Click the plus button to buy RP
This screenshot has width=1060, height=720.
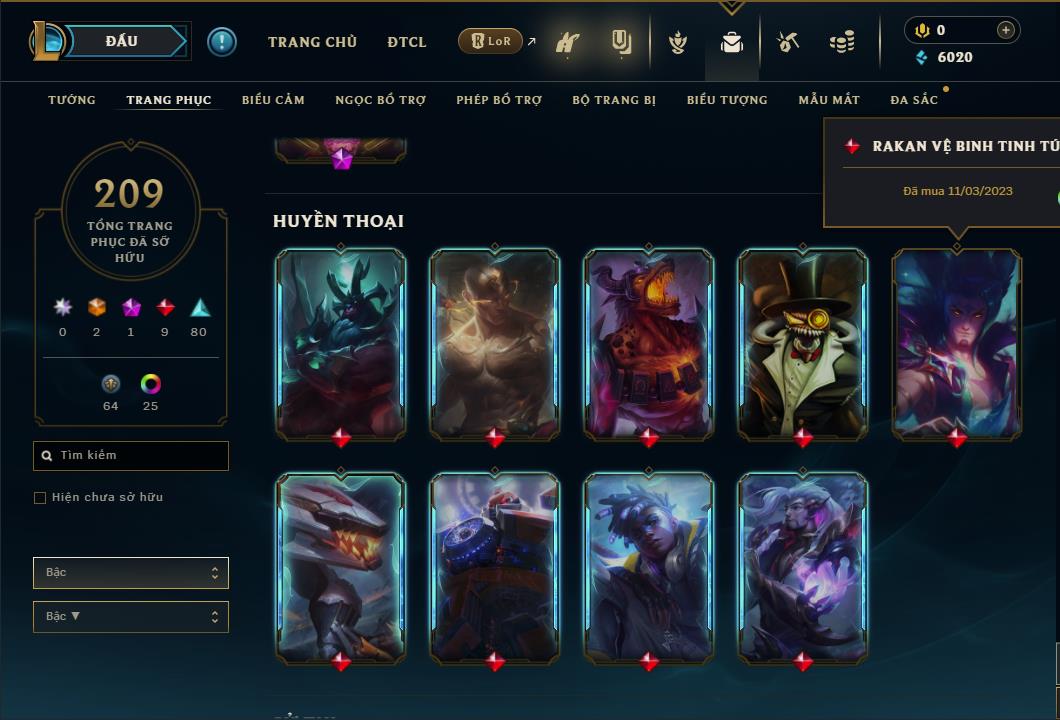pyautogui.click(x=1005, y=30)
